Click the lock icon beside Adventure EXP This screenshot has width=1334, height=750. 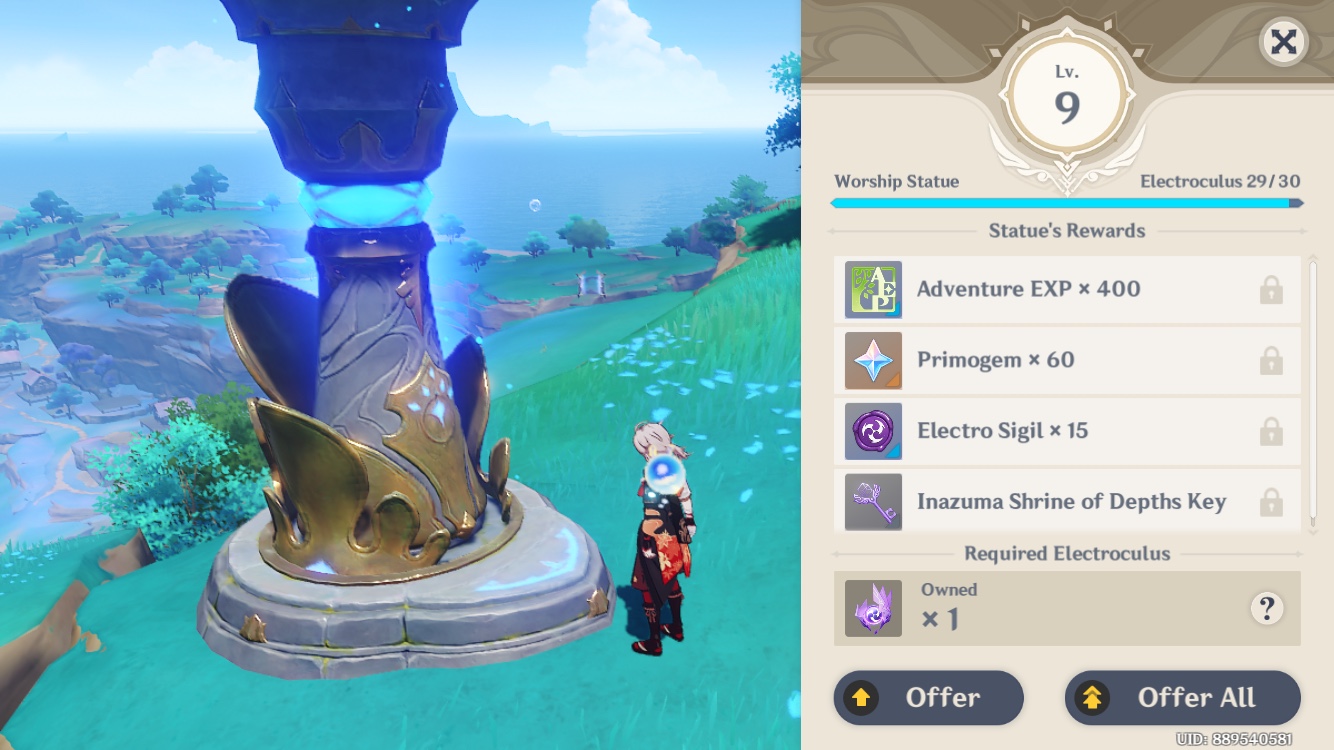click(x=1271, y=288)
